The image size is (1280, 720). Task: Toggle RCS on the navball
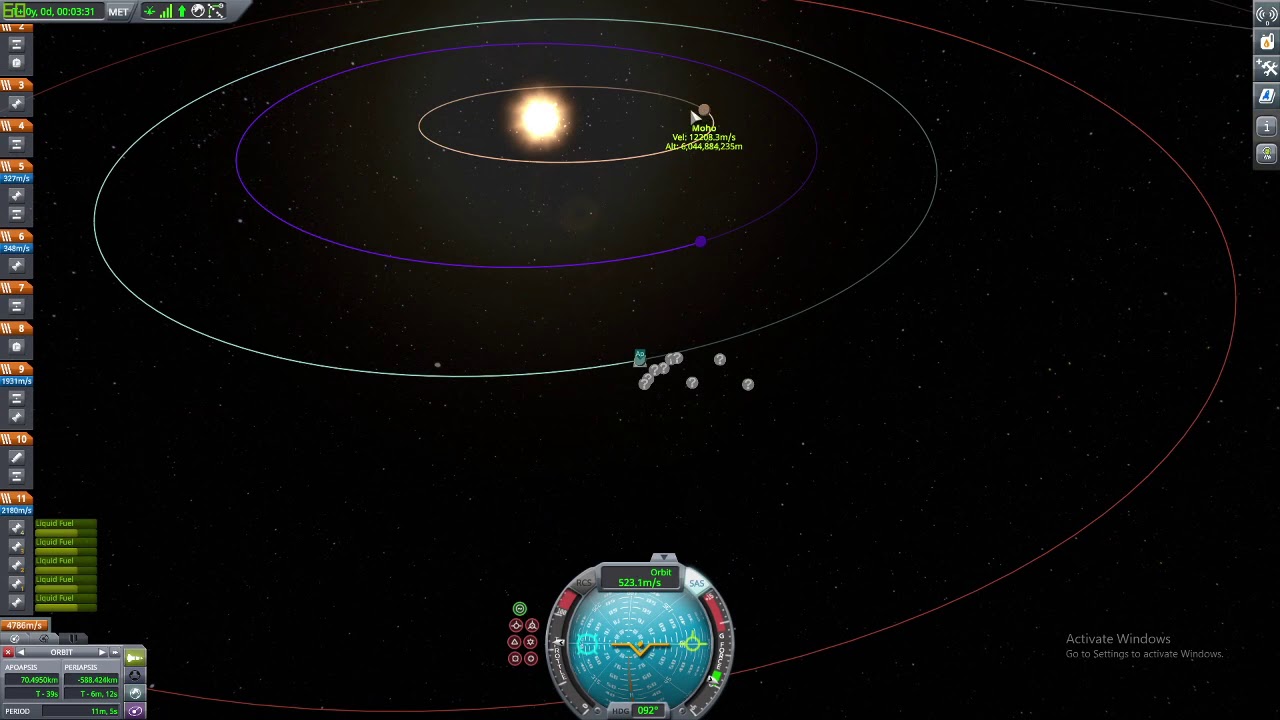tap(584, 582)
